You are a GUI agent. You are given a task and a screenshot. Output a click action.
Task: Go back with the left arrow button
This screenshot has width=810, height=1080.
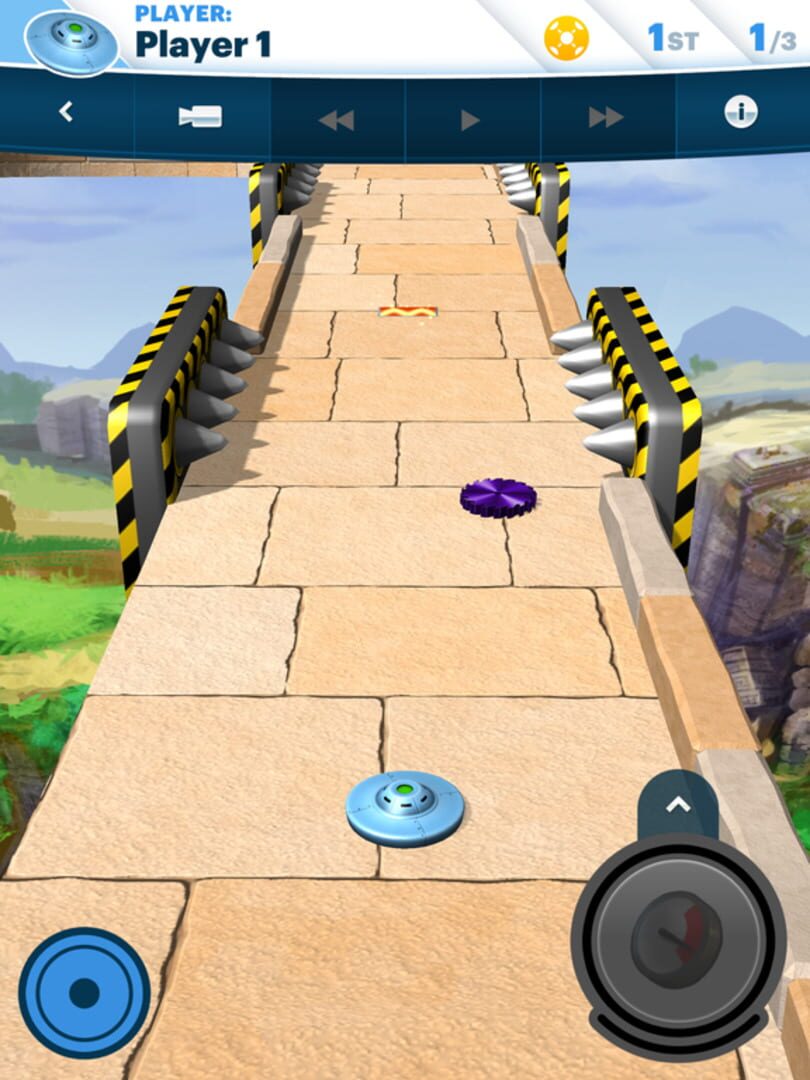click(66, 113)
